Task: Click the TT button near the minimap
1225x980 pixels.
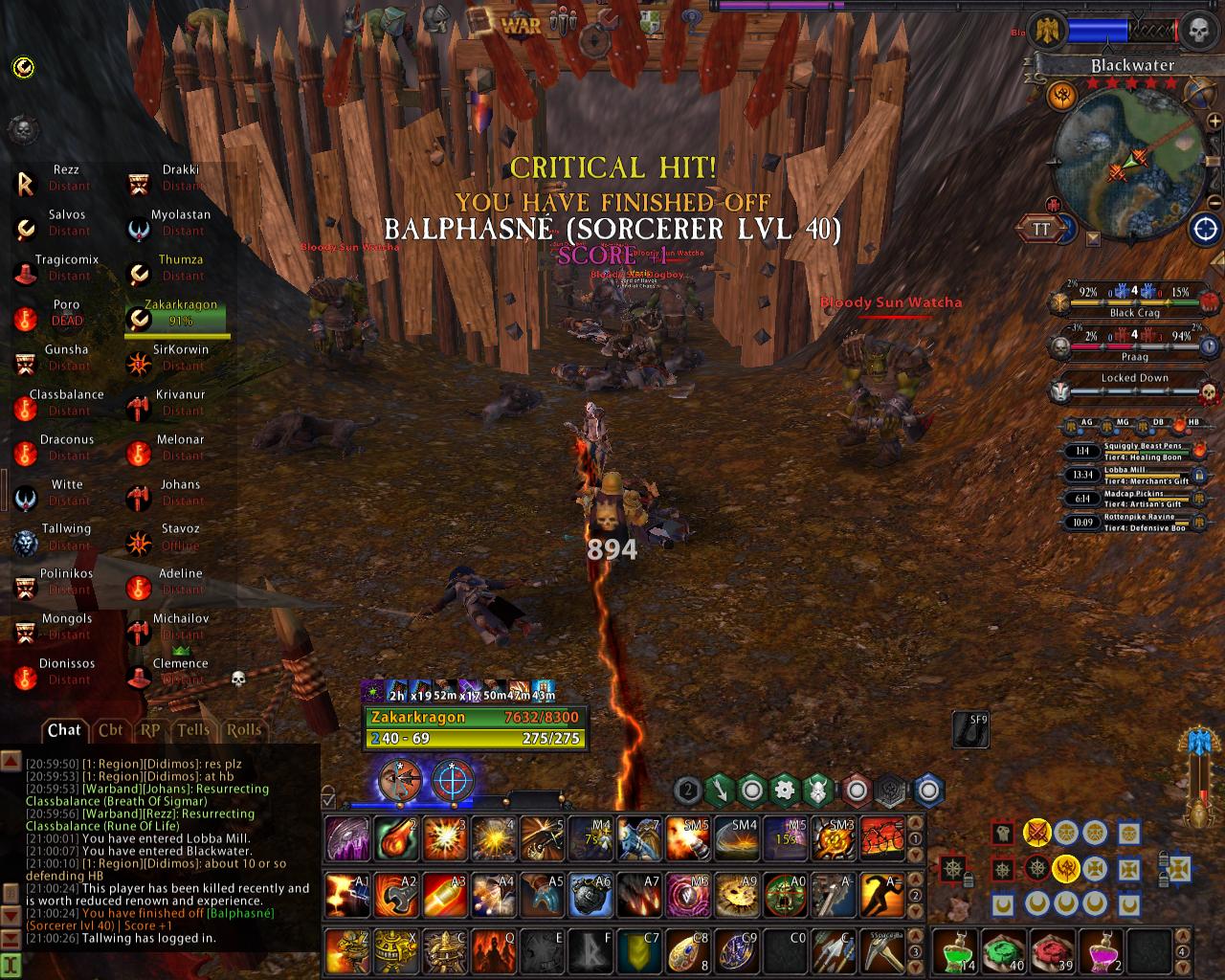Action: (1040, 229)
